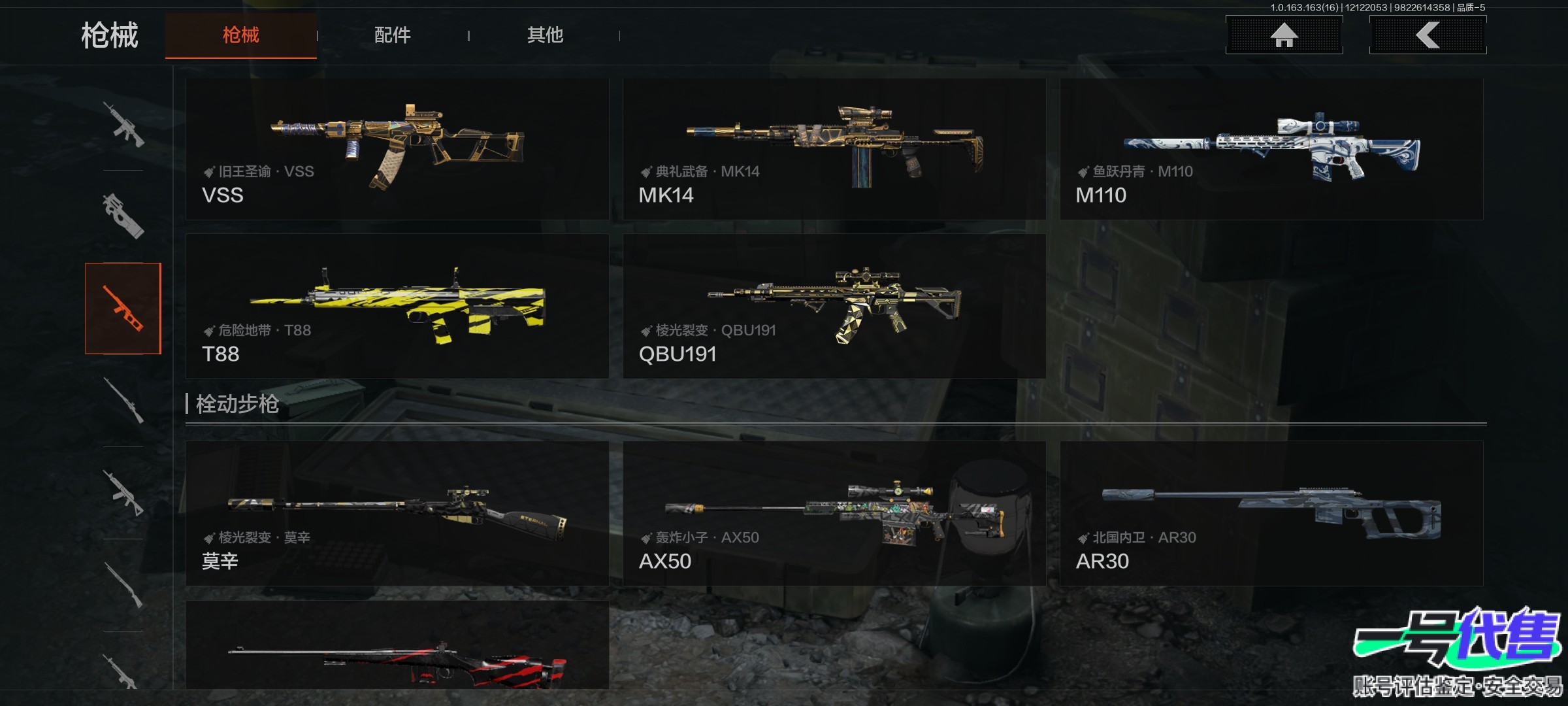Screen dimensions: 1568x706
Task: Go to the home screen button
Action: (1284, 35)
